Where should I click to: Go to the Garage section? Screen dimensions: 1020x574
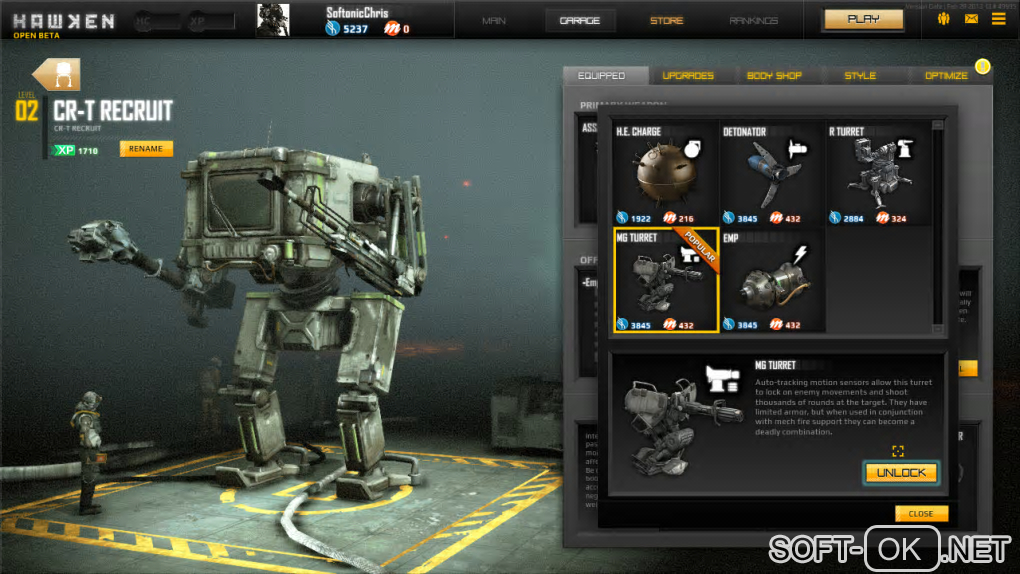(580, 20)
